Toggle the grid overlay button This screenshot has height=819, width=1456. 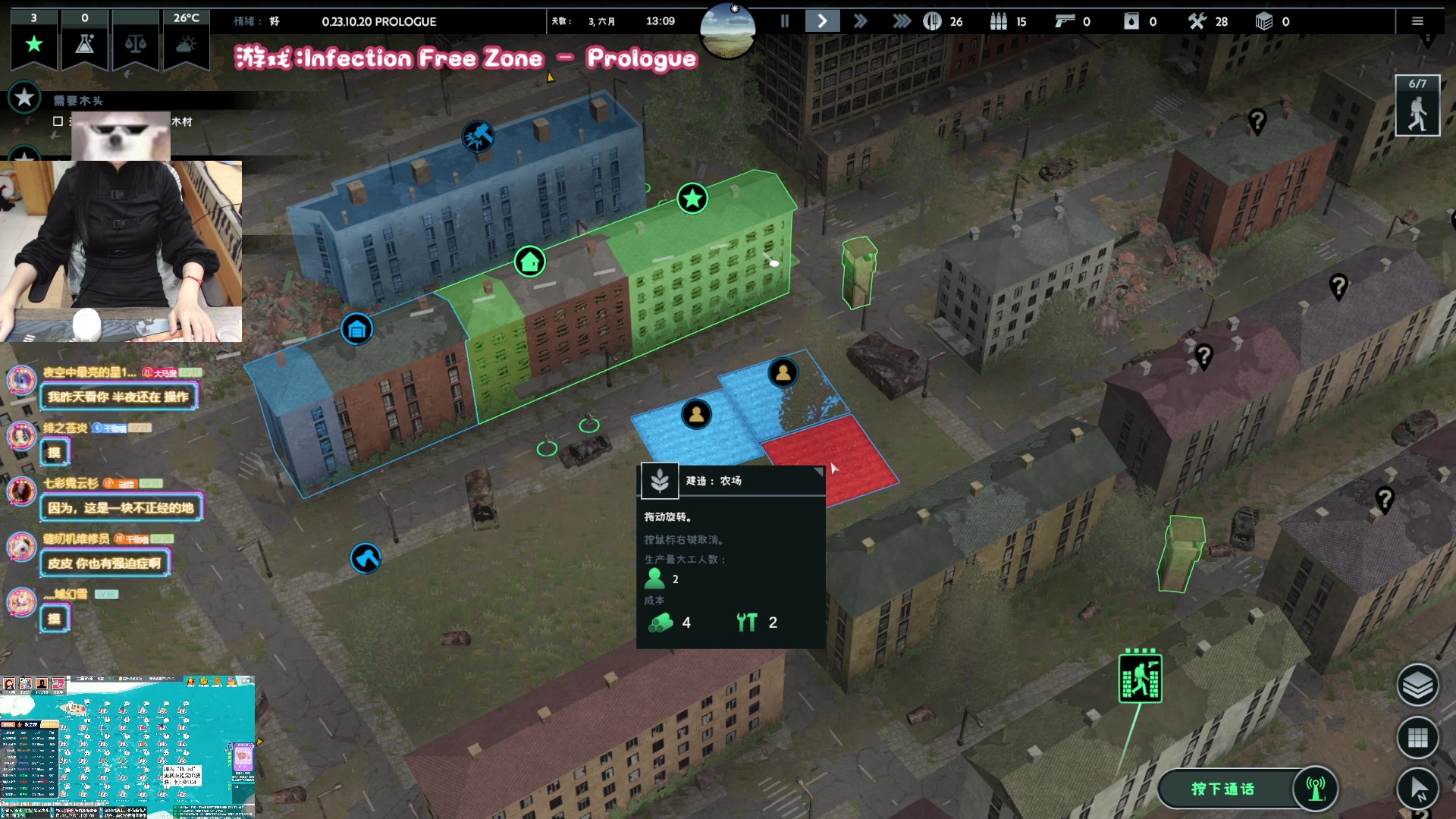pyautogui.click(x=1417, y=737)
